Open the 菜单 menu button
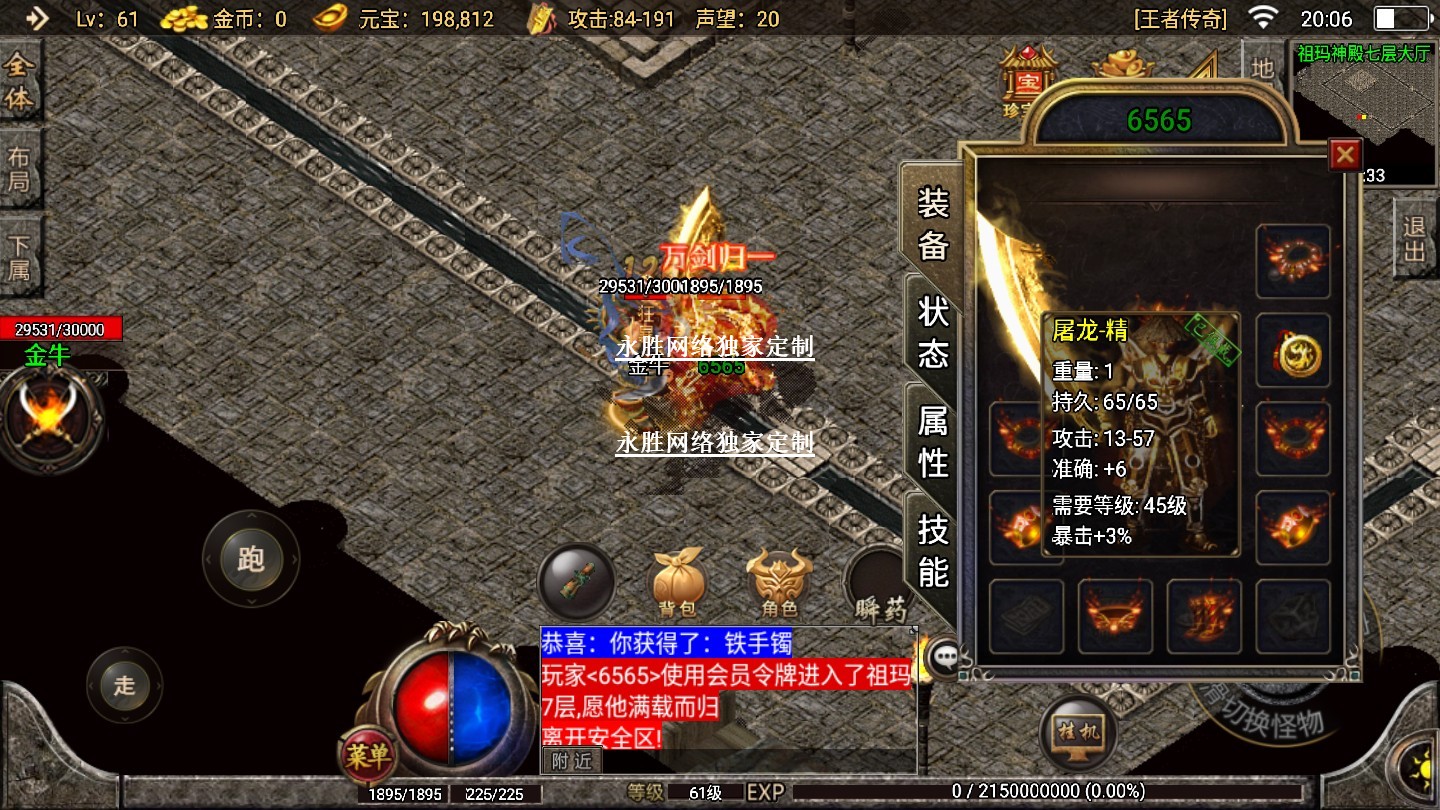Image resolution: width=1440 pixels, height=810 pixels. pyautogui.click(x=367, y=755)
